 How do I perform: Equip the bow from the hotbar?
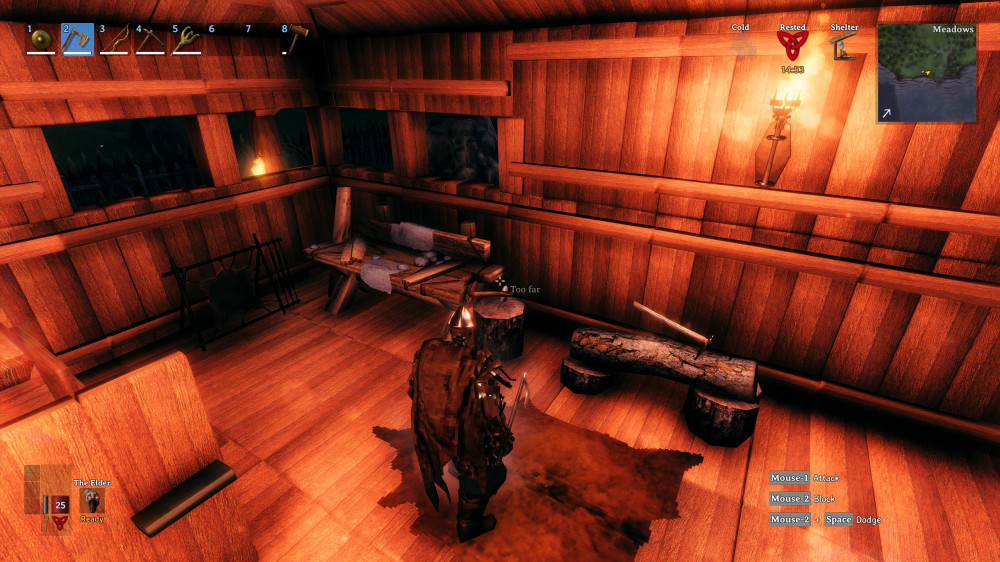(114, 39)
